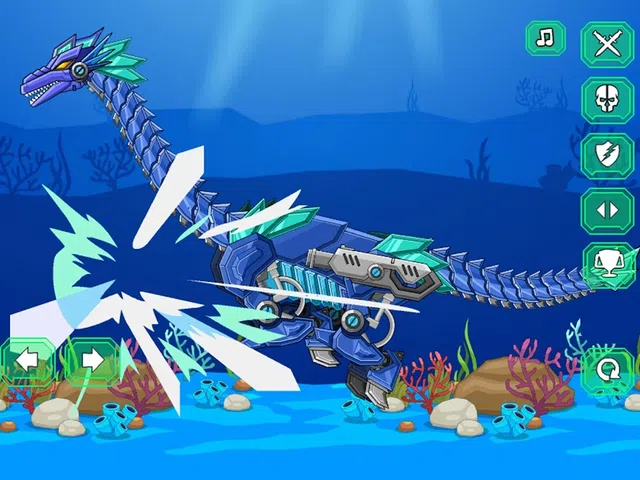Activate the crossed swords attack button
The height and width of the screenshot is (480, 640).
pyautogui.click(x=607, y=44)
